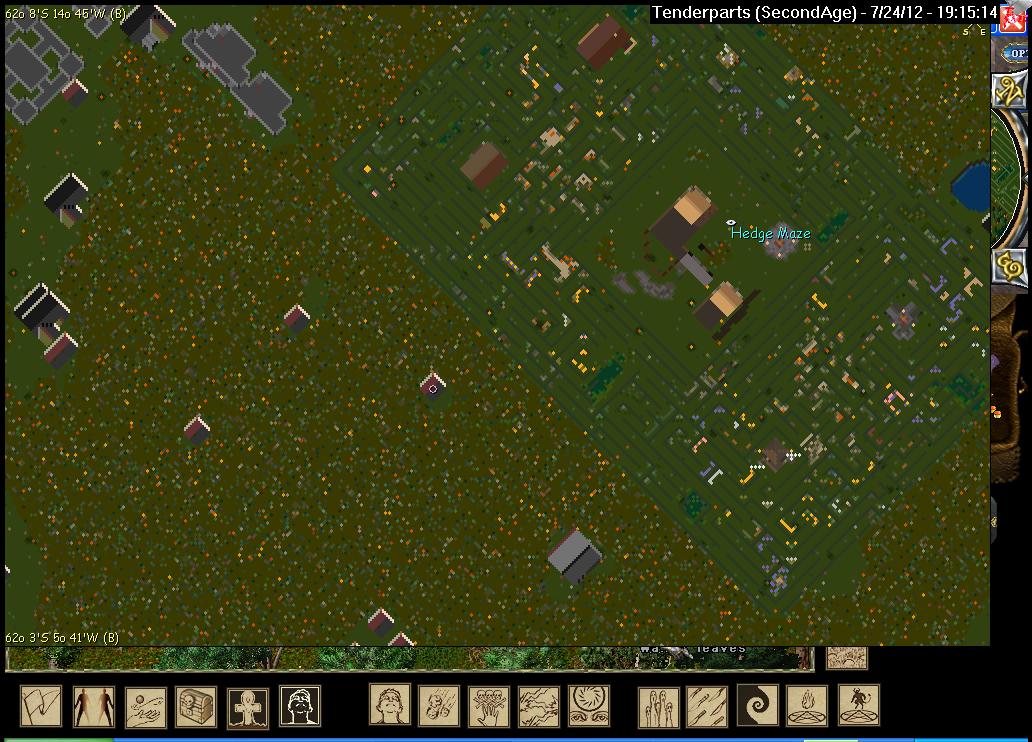The width and height of the screenshot is (1032, 742).
Task: Activate the demon on pentagram icon
Action: click(x=858, y=705)
